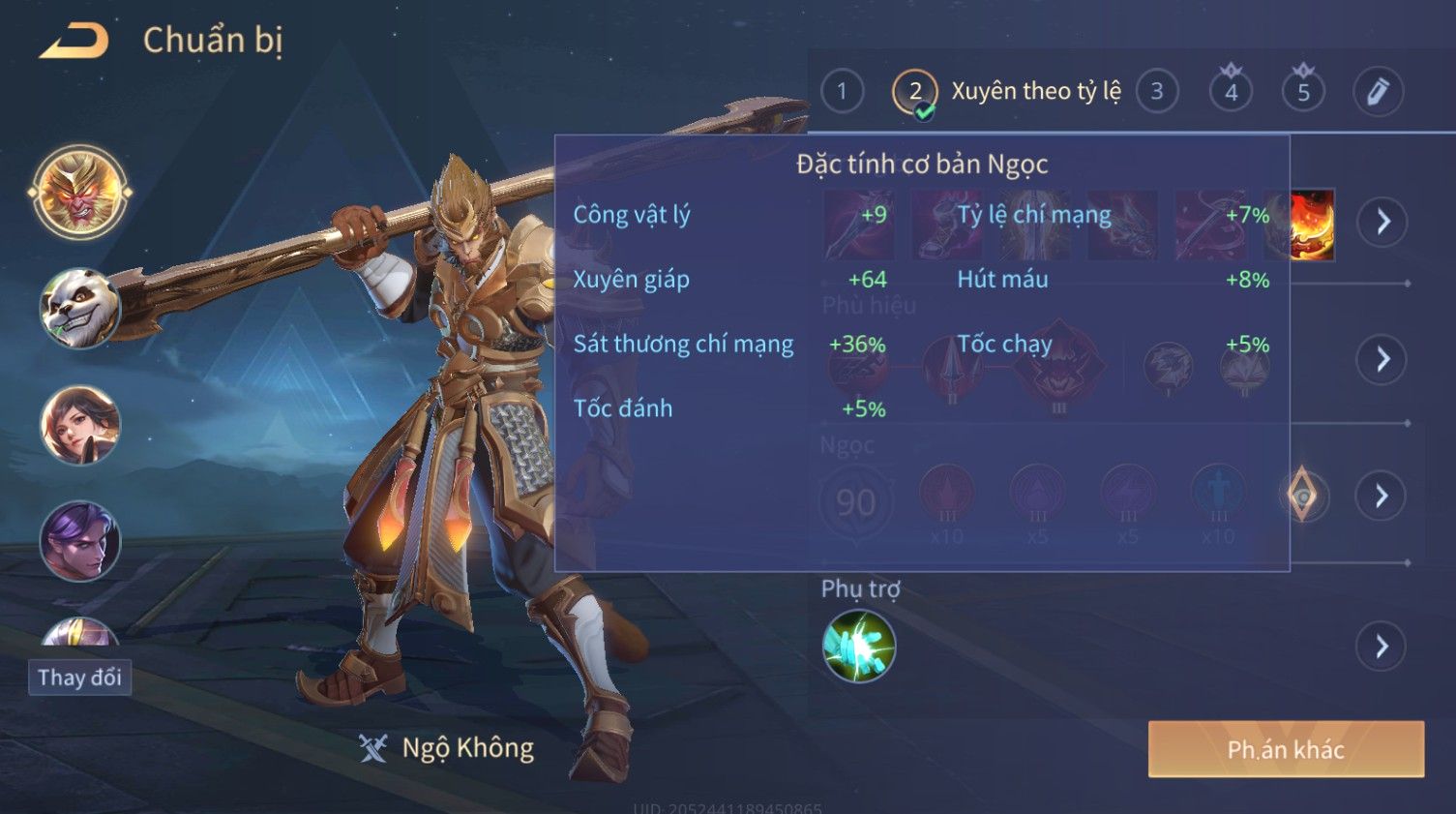Choose preset 2 Xuyên theo tỷ lệ
The image size is (1456, 814).
tap(915, 93)
